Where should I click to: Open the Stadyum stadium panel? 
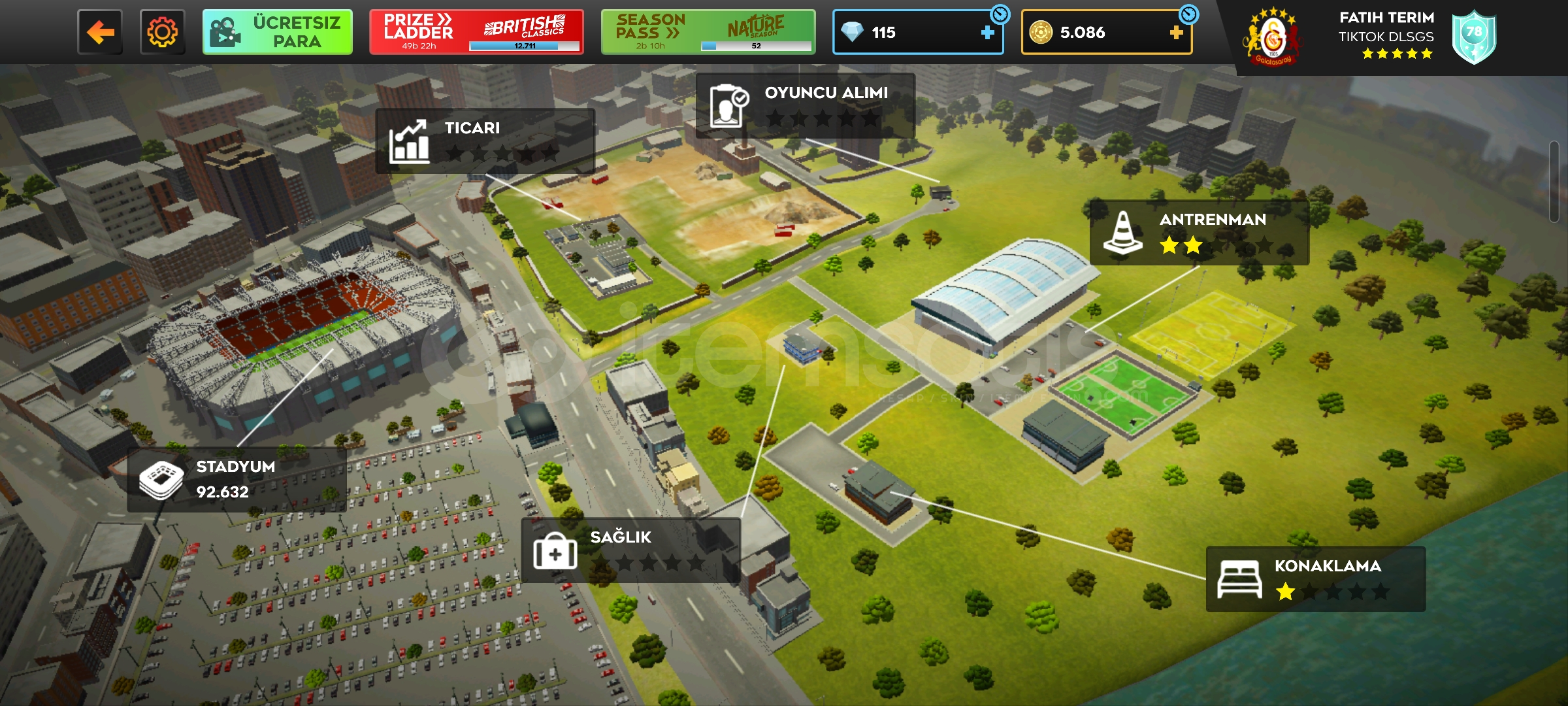pyautogui.click(x=237, y=480)
